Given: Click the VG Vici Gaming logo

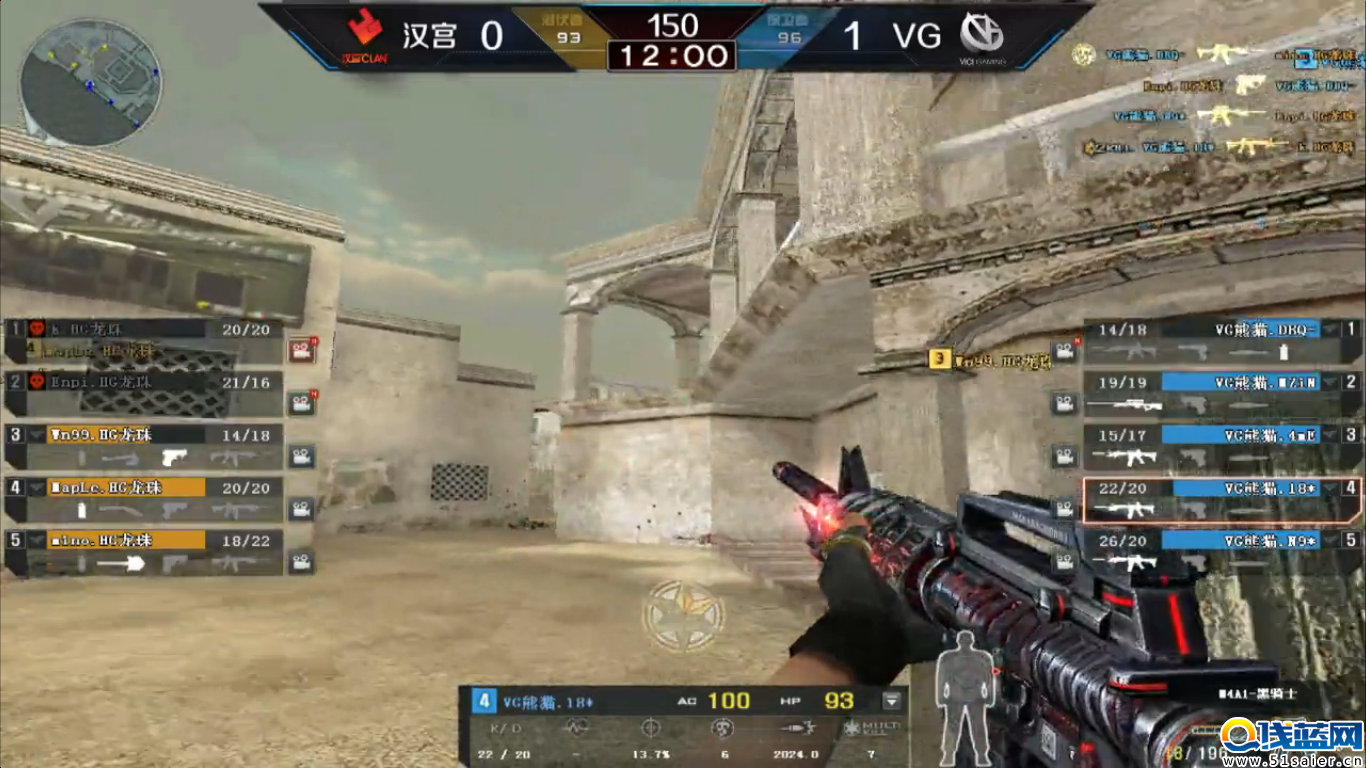Looking at the screenshot, I should [982, 36].
